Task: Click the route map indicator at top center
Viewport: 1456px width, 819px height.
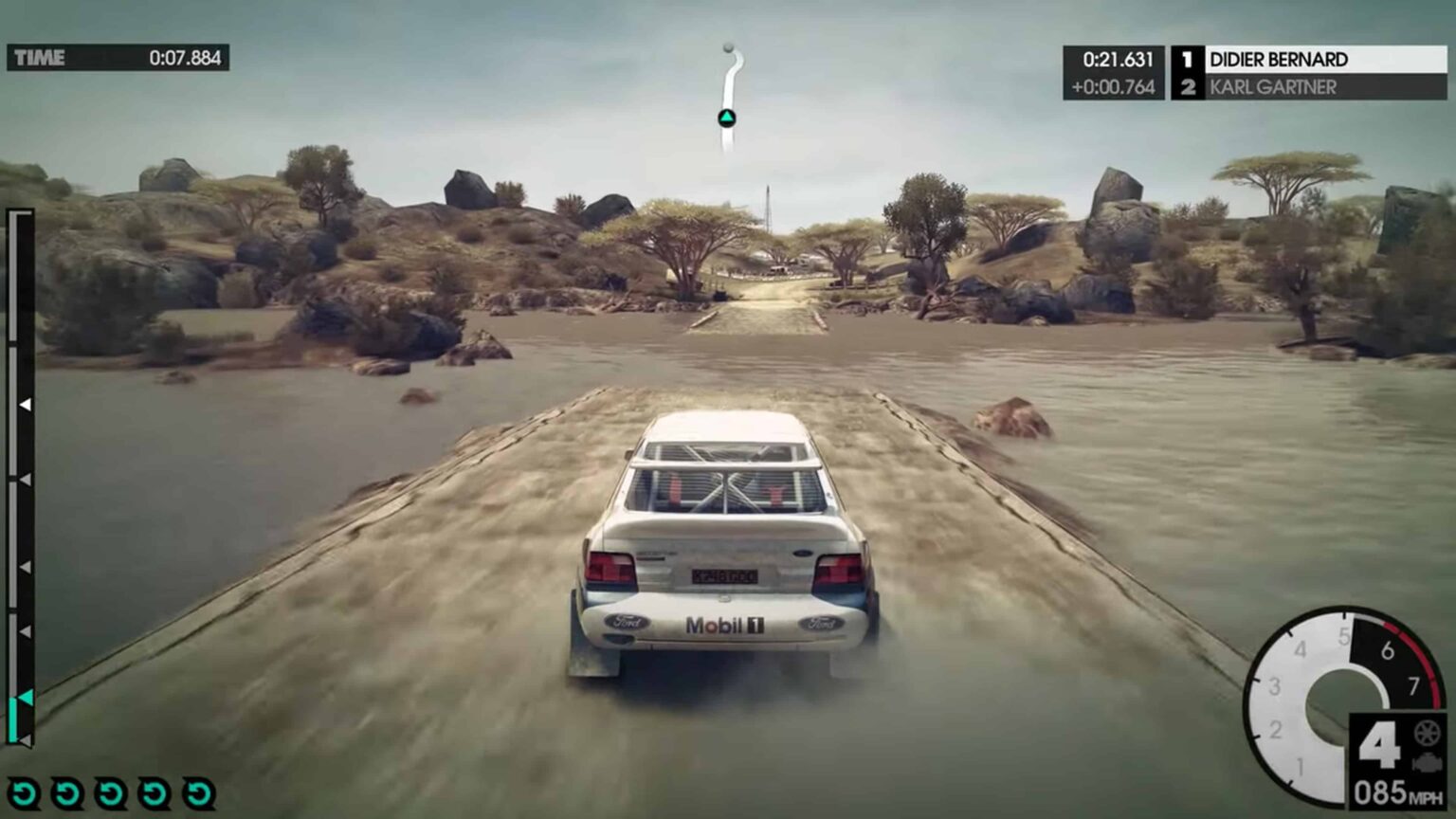Action: (x=726, y=90)
